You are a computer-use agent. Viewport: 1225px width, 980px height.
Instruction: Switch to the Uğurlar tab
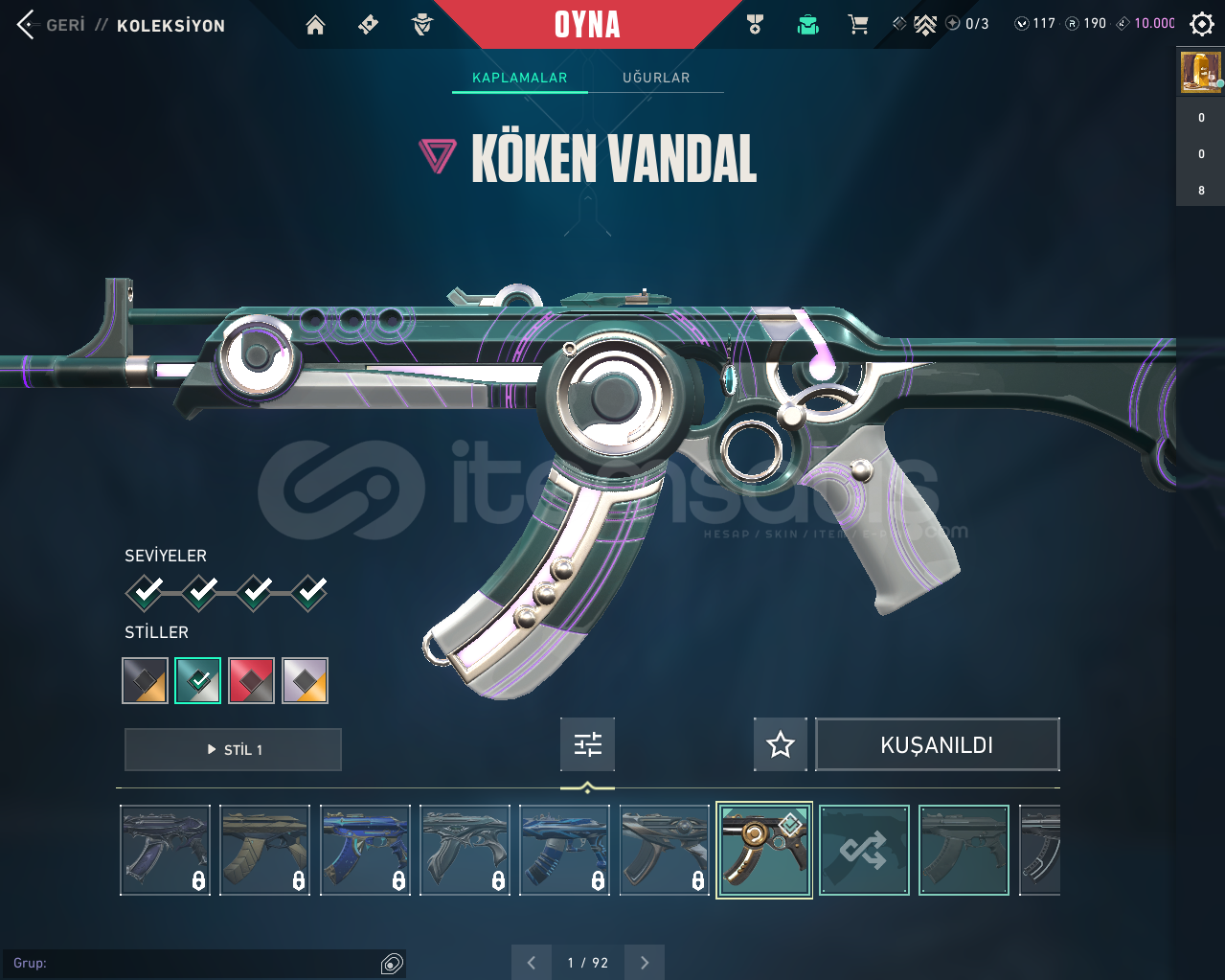[x=656, y=78]
